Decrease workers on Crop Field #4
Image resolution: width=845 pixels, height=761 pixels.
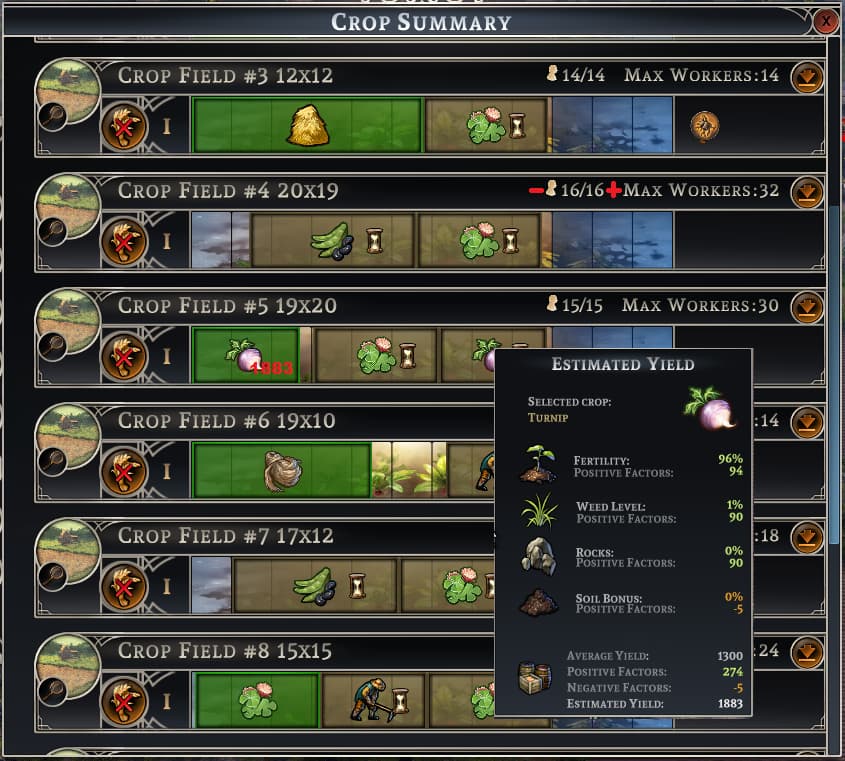536,190
